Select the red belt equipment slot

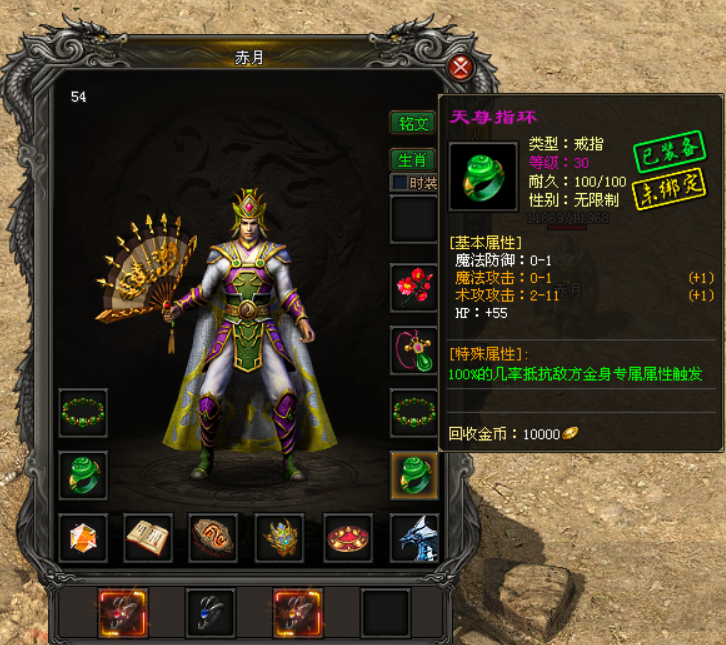[x=347, y=538]
